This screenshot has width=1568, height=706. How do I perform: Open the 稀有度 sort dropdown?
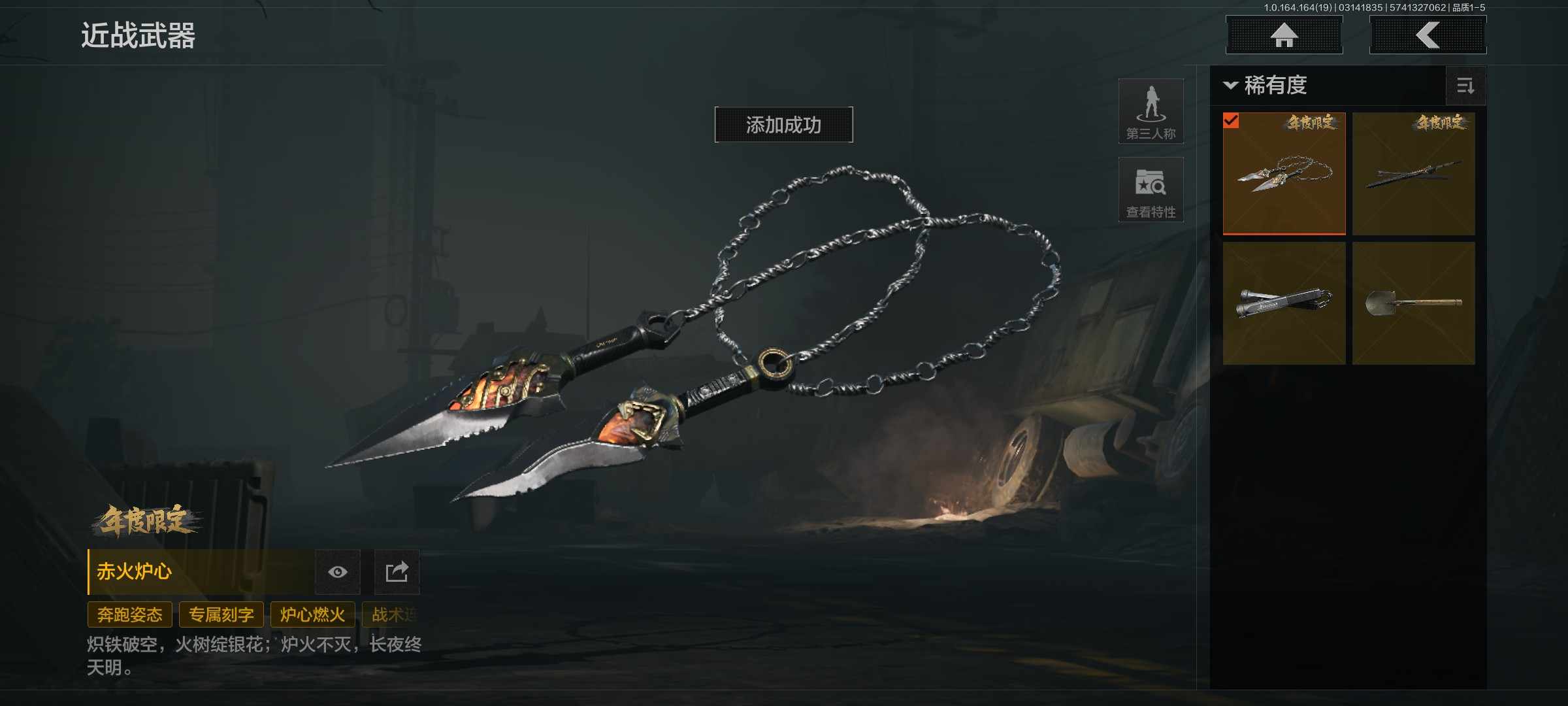(x=1266, y=86)
